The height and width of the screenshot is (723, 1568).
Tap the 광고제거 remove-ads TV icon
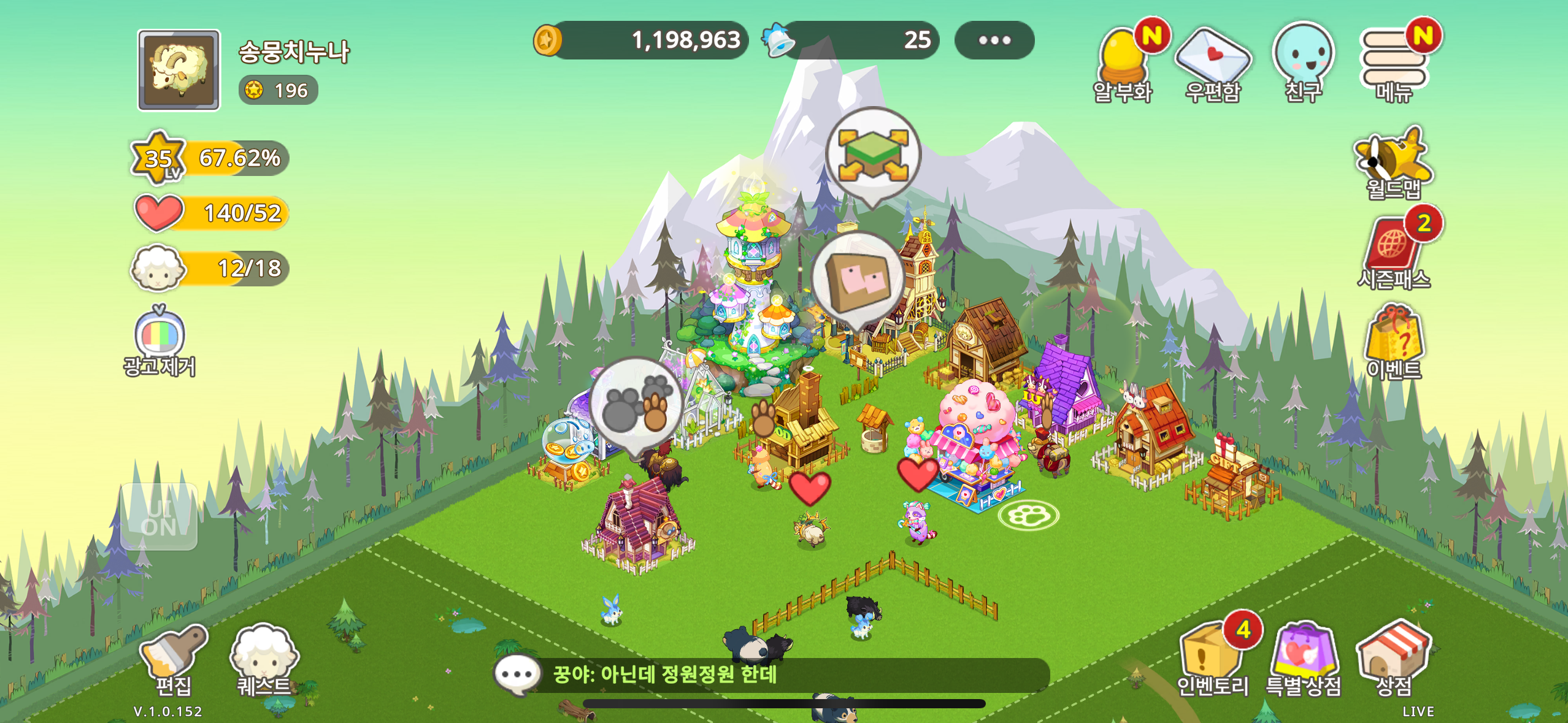[159, 340]
